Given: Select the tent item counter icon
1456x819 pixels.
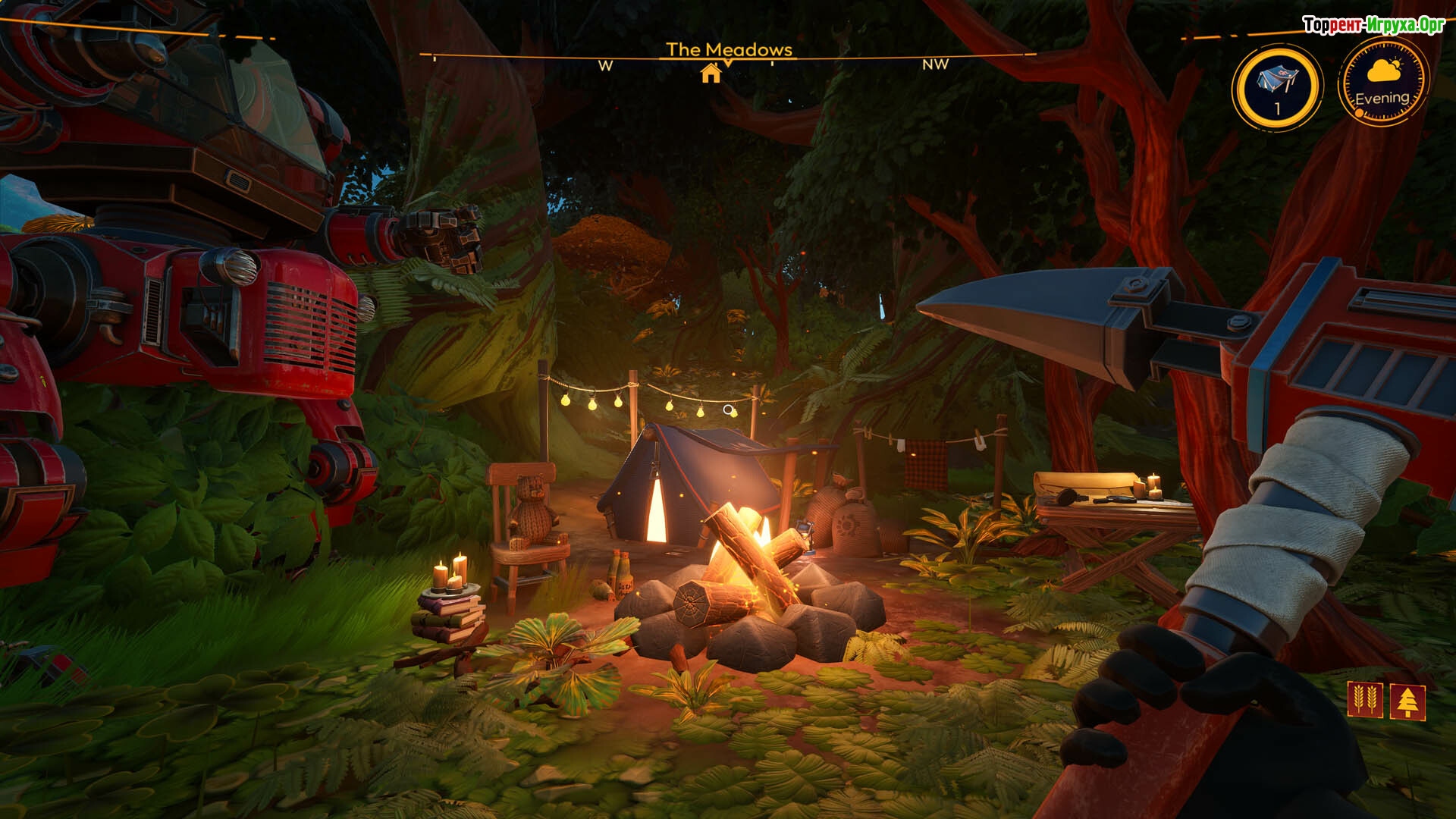Looking at the screenshot, I should click(1277, 86).
